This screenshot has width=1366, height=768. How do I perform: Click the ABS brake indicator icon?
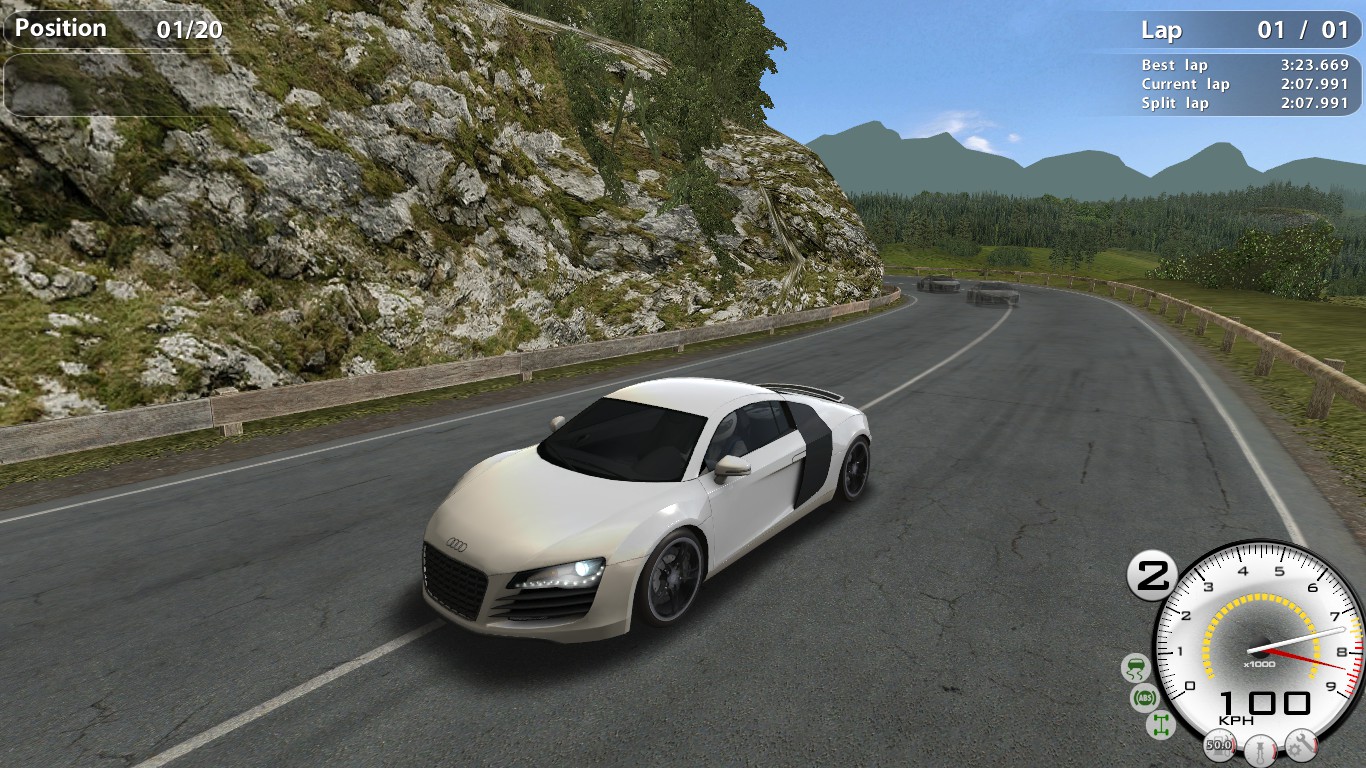click(x=1147, y=695)
